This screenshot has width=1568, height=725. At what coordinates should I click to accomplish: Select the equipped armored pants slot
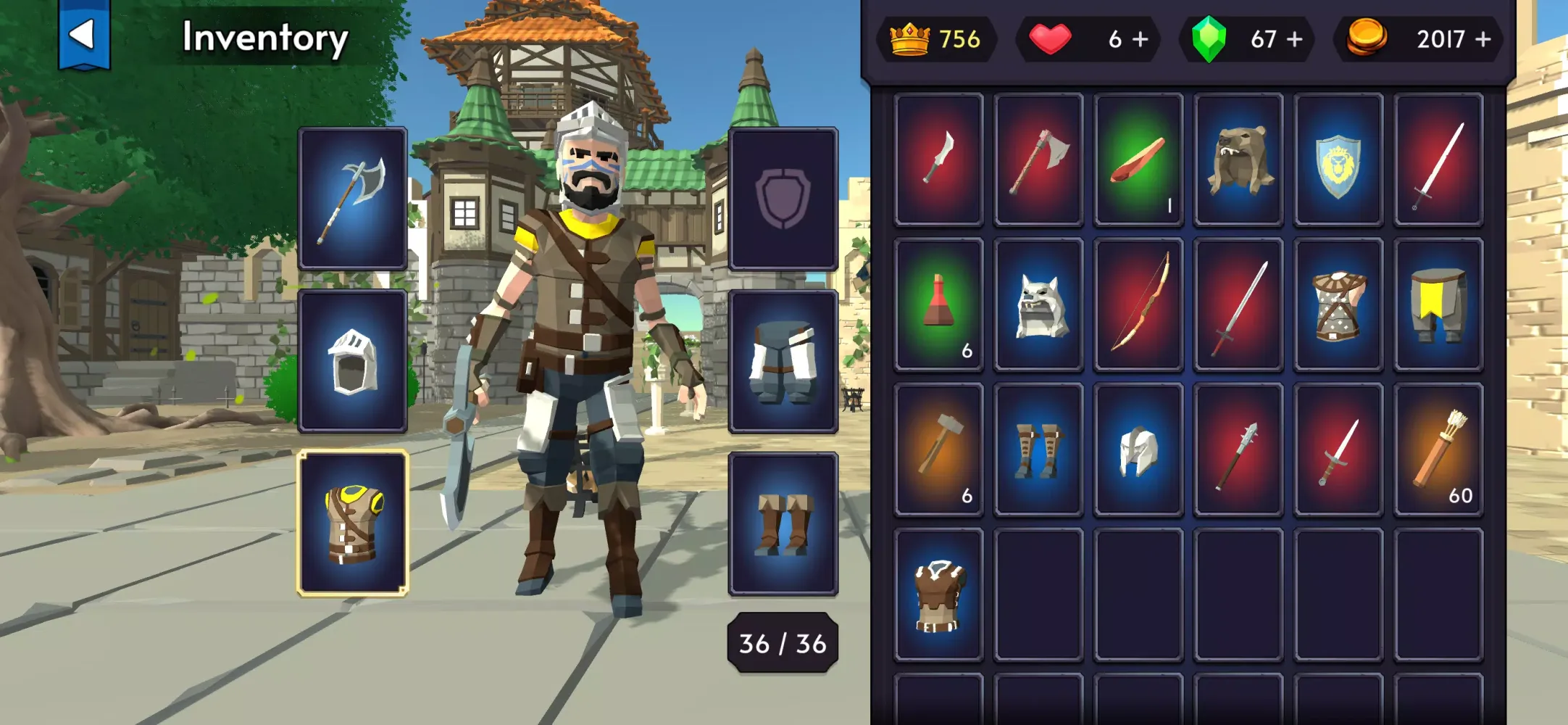pos(783,361)
